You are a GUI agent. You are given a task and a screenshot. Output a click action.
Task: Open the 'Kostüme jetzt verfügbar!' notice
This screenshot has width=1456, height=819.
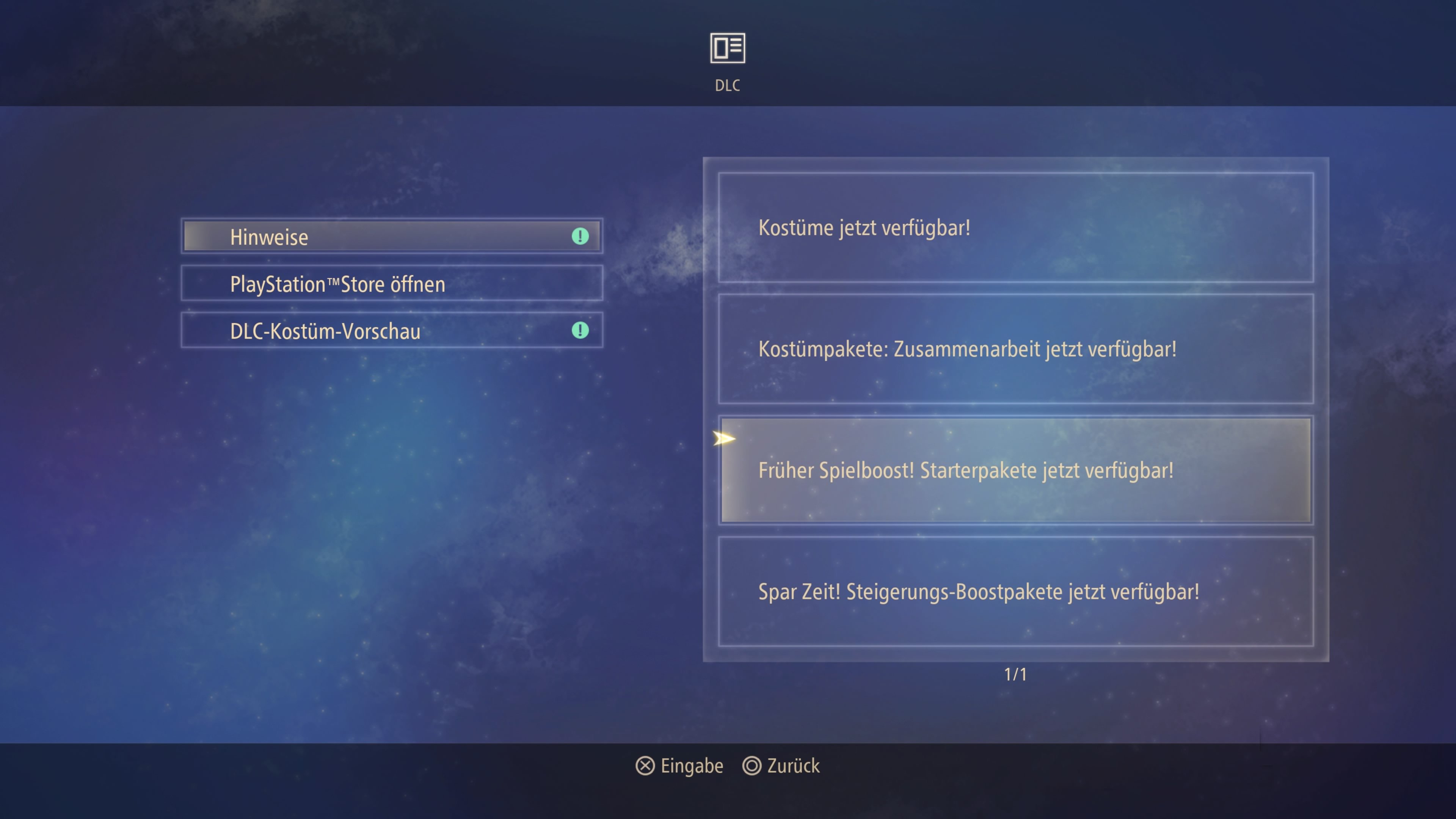point(1015,228)
